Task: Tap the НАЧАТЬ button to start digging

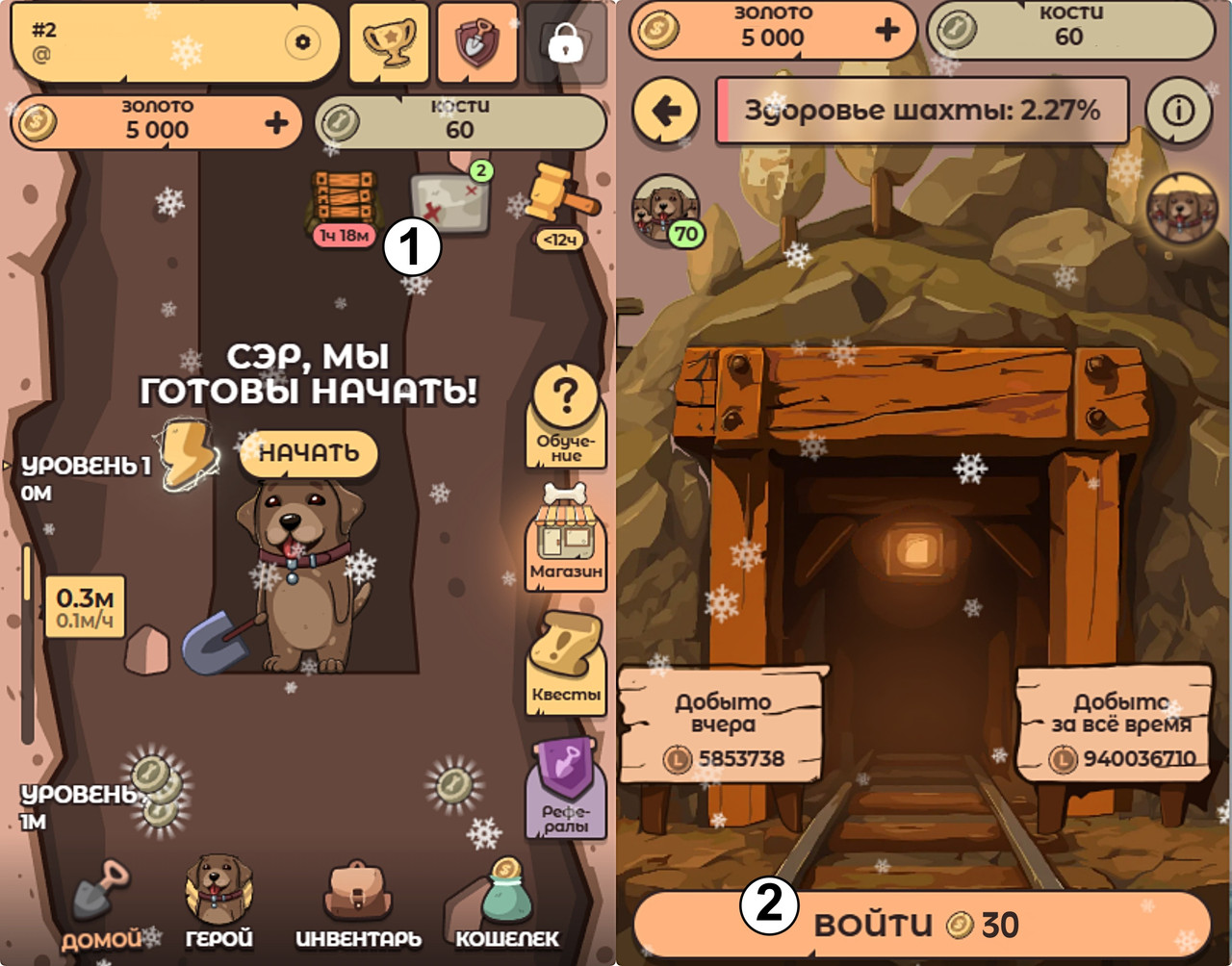Action: (x=308, y=453)
